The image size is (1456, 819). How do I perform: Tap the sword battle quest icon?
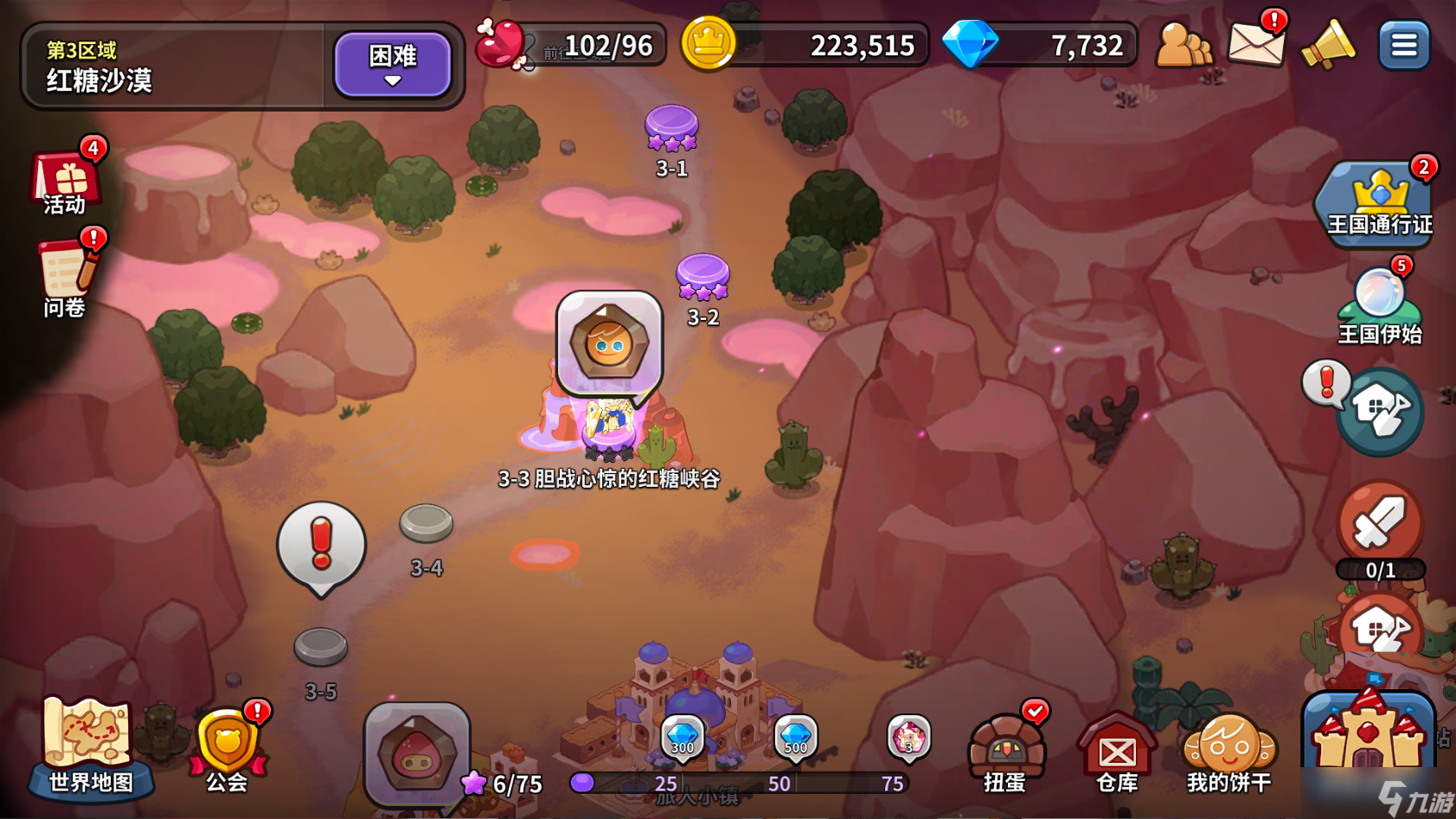pyautogui.click(x=1379, y=524)
